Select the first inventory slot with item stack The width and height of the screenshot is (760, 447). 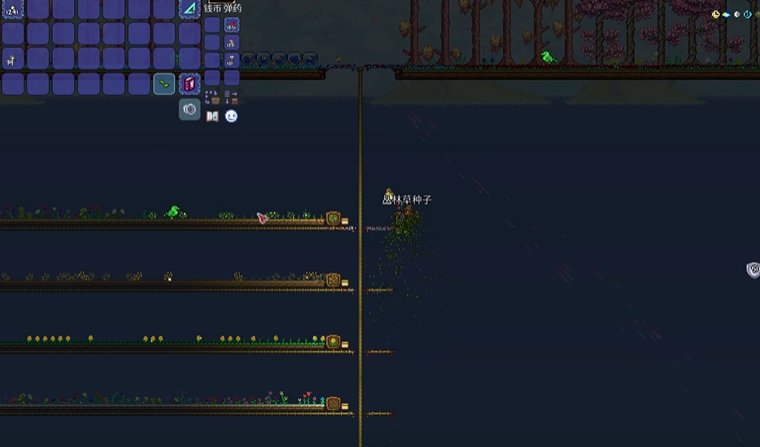[x=13, y=10]
